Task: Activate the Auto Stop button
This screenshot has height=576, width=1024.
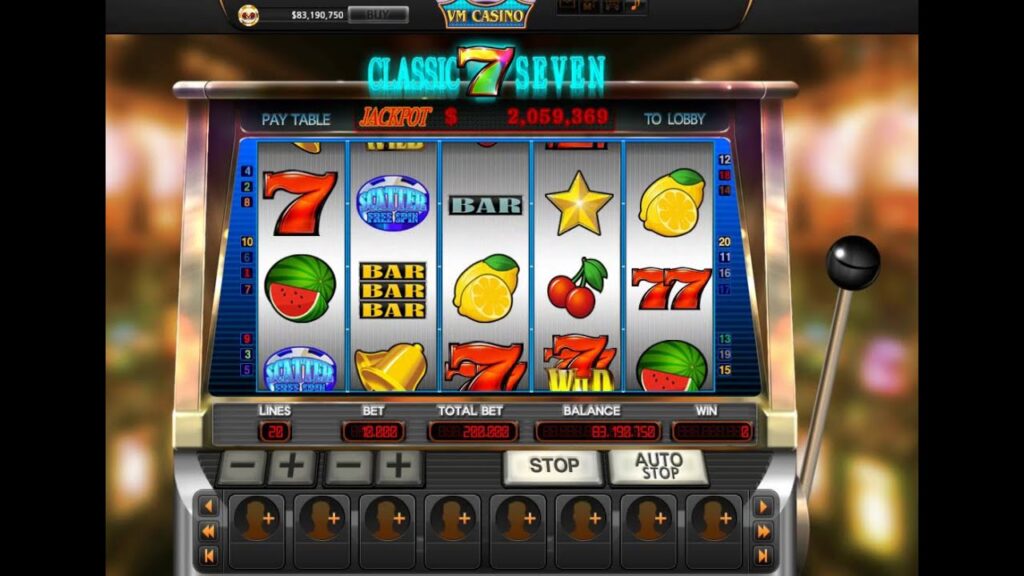Action: (658, 466)
